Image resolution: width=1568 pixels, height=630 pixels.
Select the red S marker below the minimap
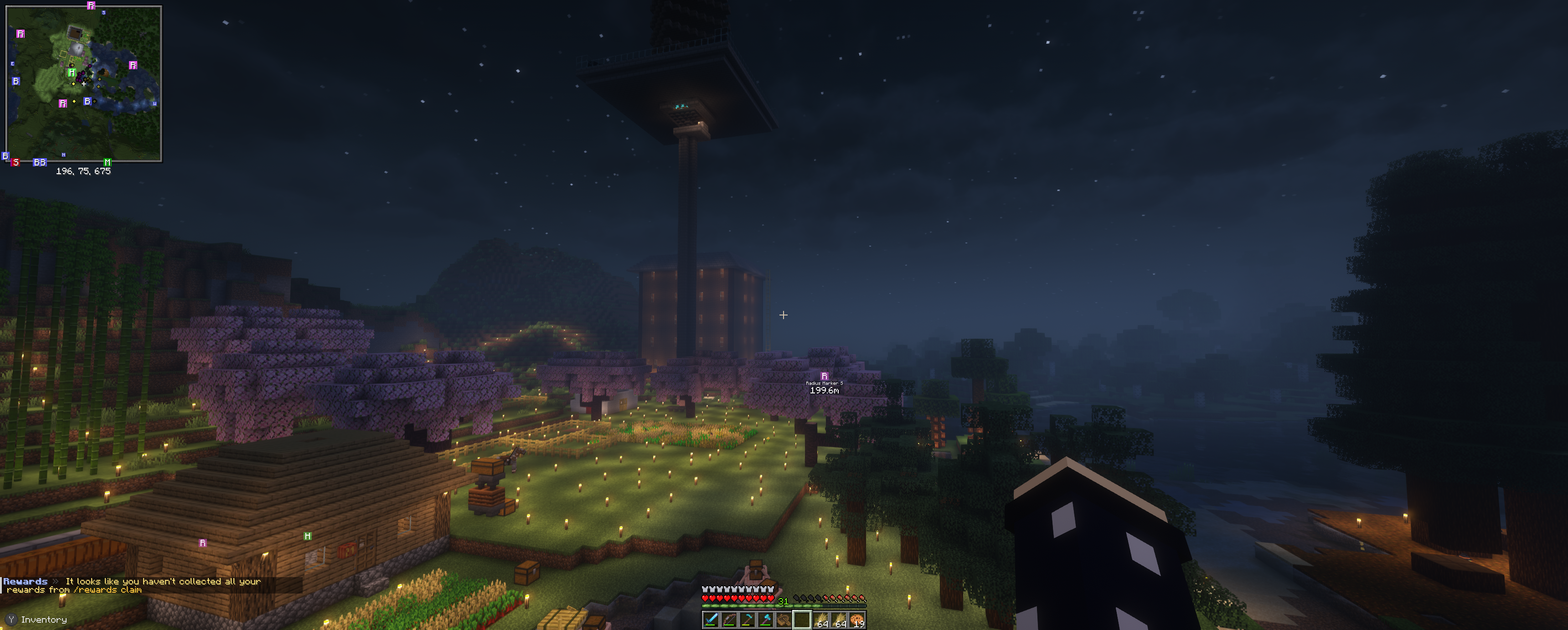(16, 163)
